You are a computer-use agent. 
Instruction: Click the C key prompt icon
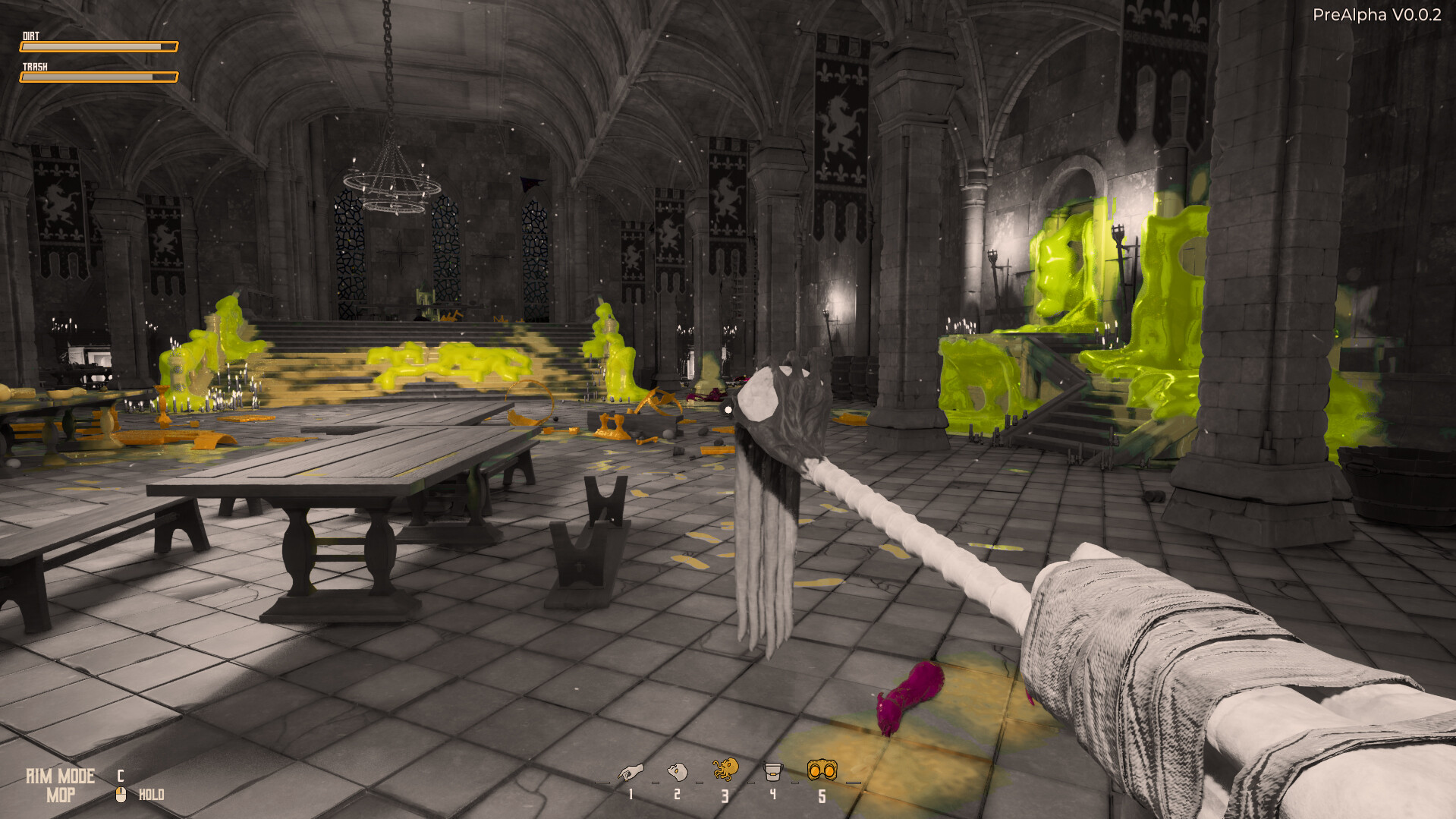119,776
